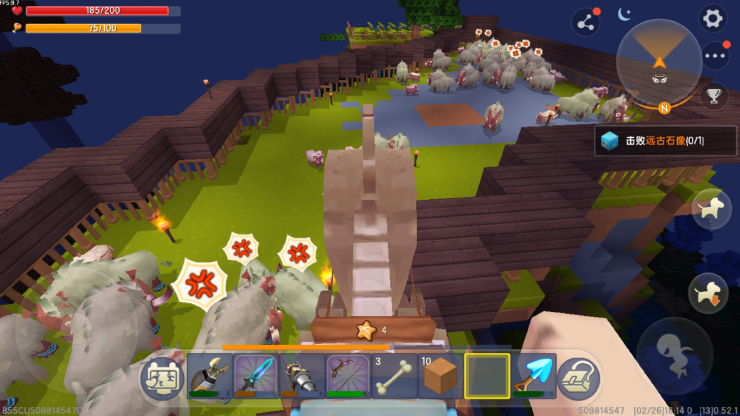Select the blue shovel hotbar slot
Screen dimensions: 740x416
[534, 376]
